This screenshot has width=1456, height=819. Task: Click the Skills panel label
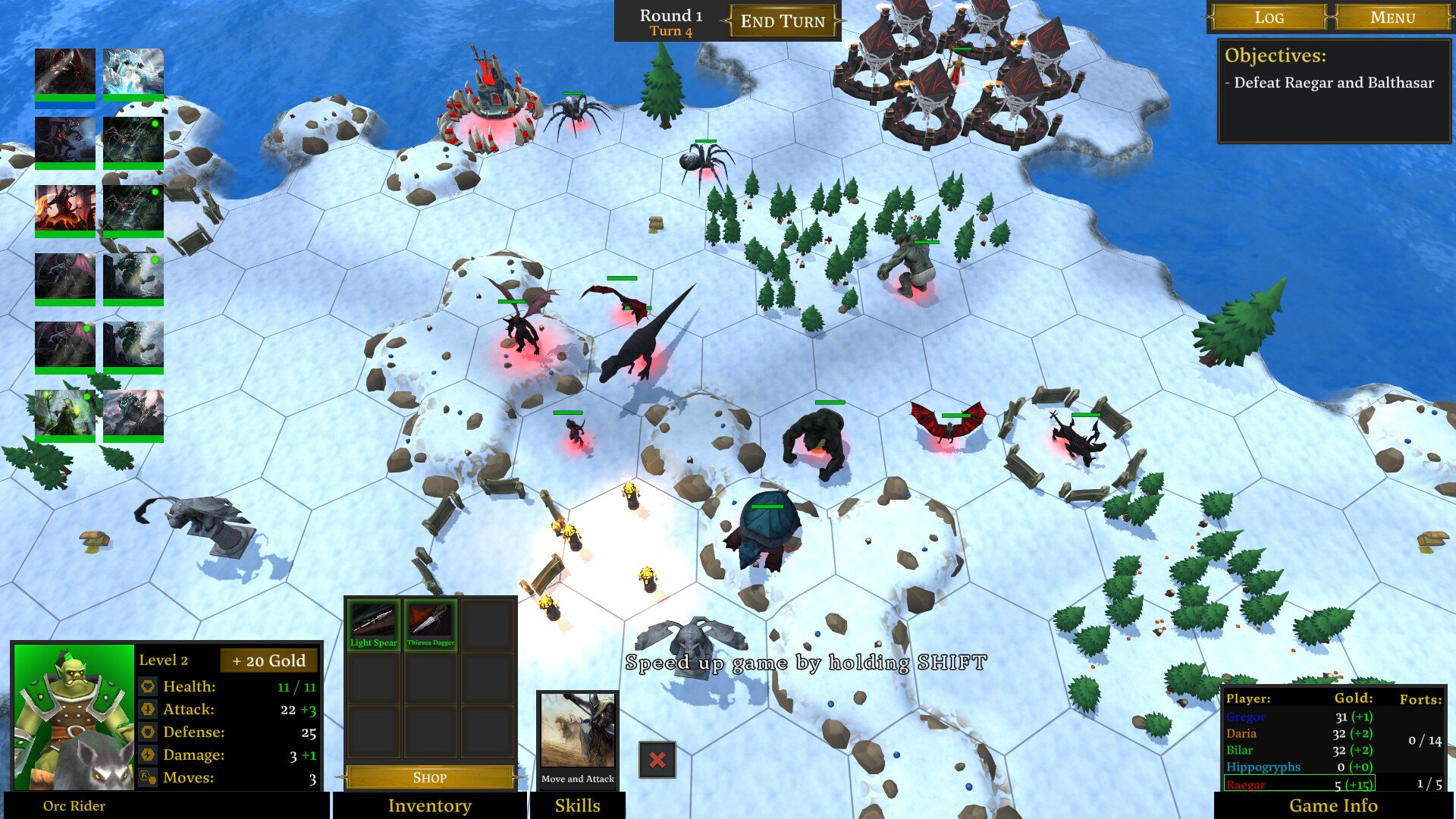coord(577,805)
